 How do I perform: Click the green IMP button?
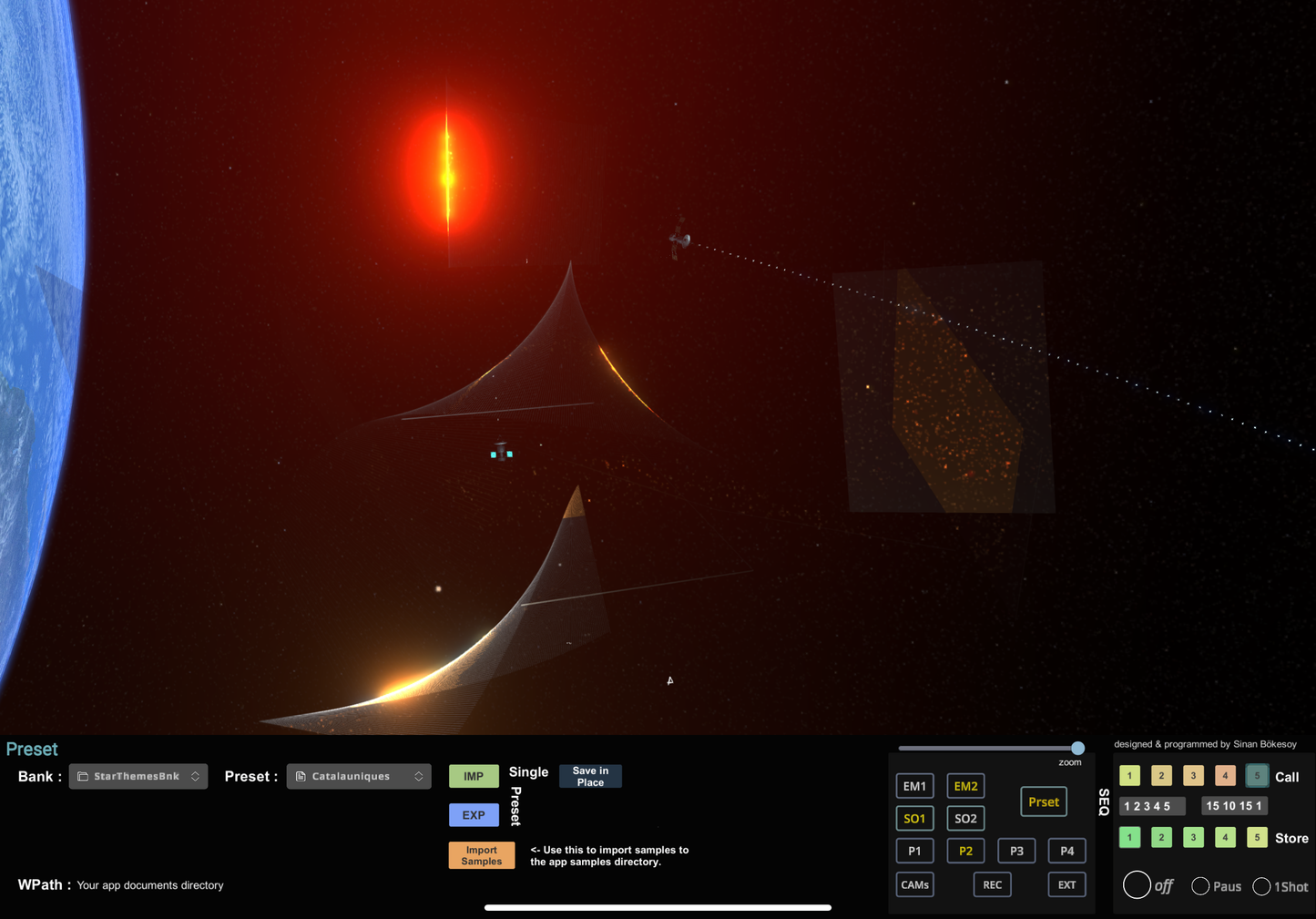(474, 776)
